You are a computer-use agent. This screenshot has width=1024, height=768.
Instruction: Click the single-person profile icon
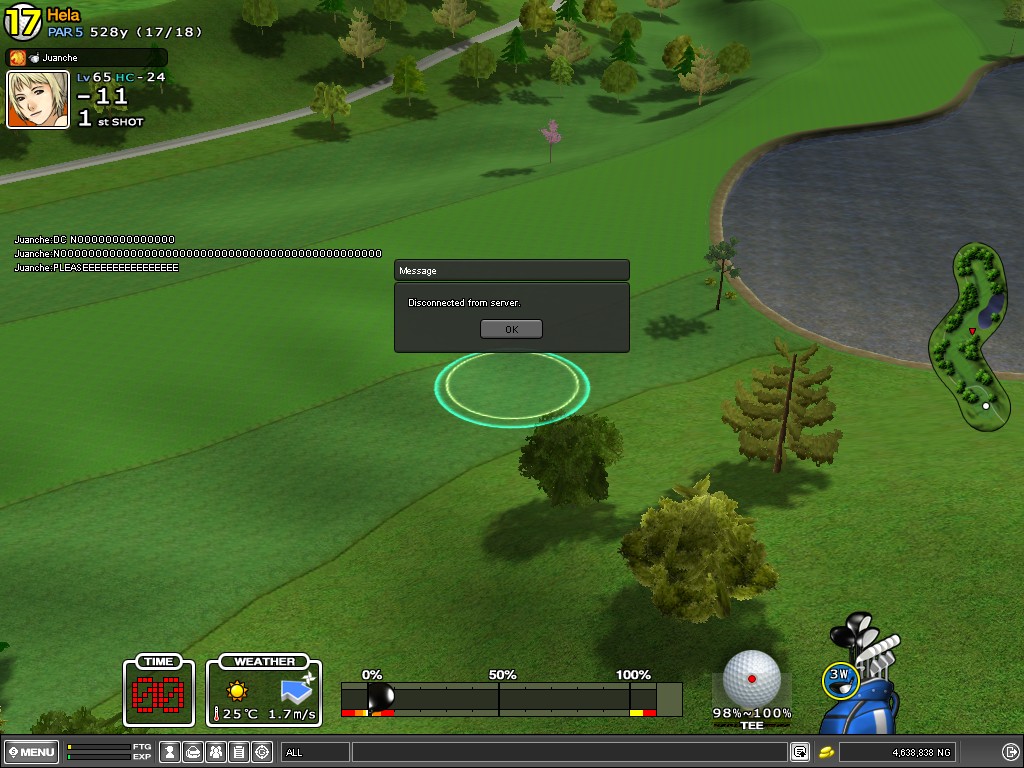coord(170,752)
